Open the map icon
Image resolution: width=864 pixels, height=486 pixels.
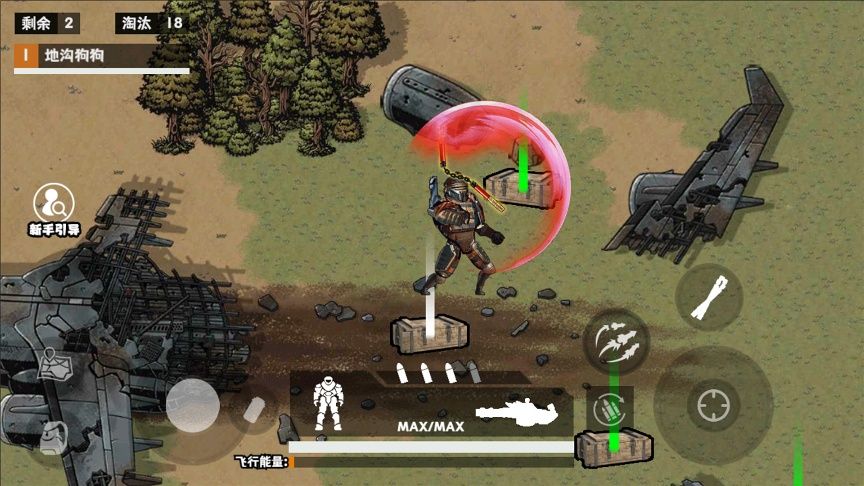(55, 366)
